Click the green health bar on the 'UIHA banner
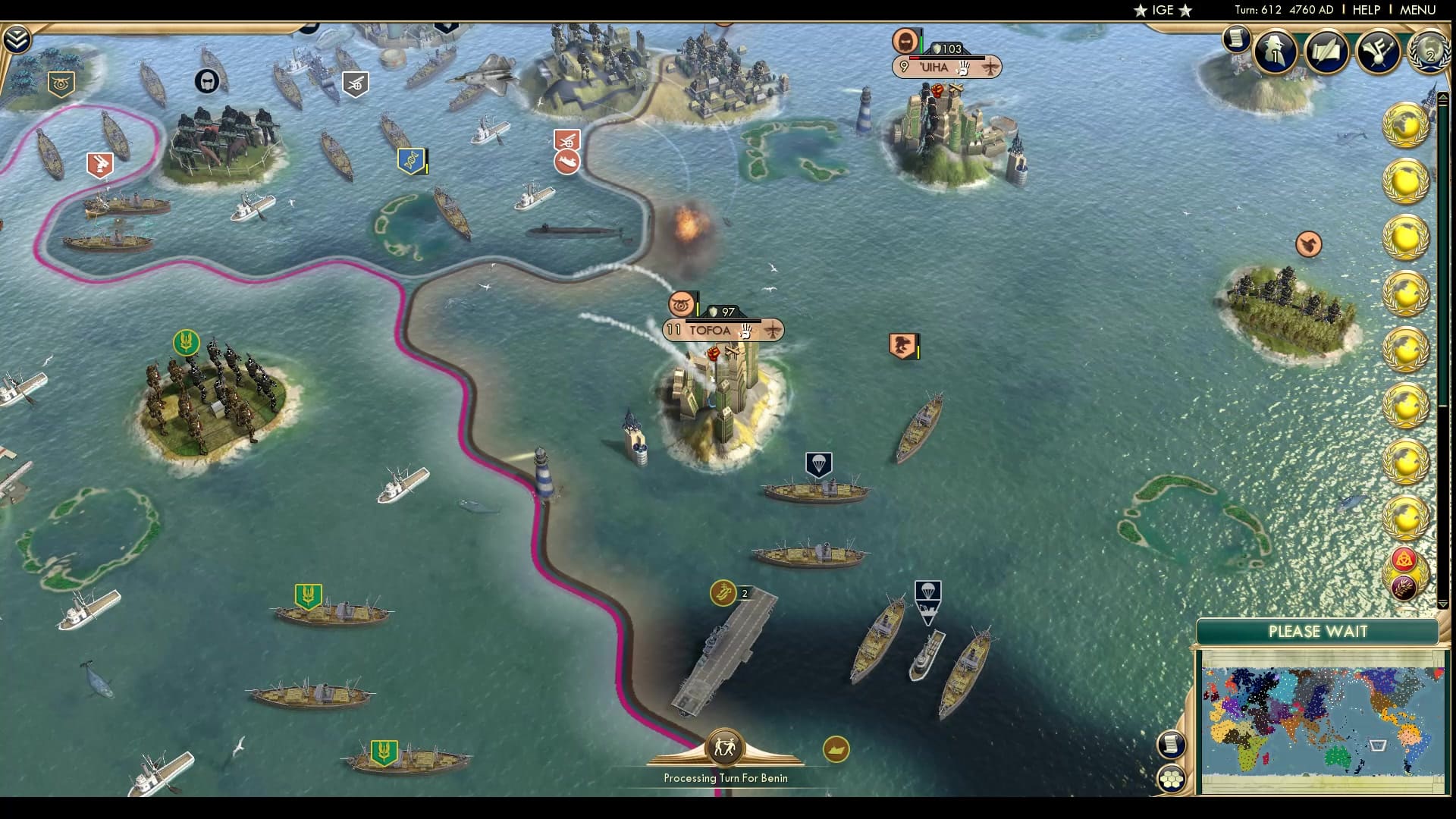Image resolution: width=1456 pixels, height=819 pixels. (922, 42)
